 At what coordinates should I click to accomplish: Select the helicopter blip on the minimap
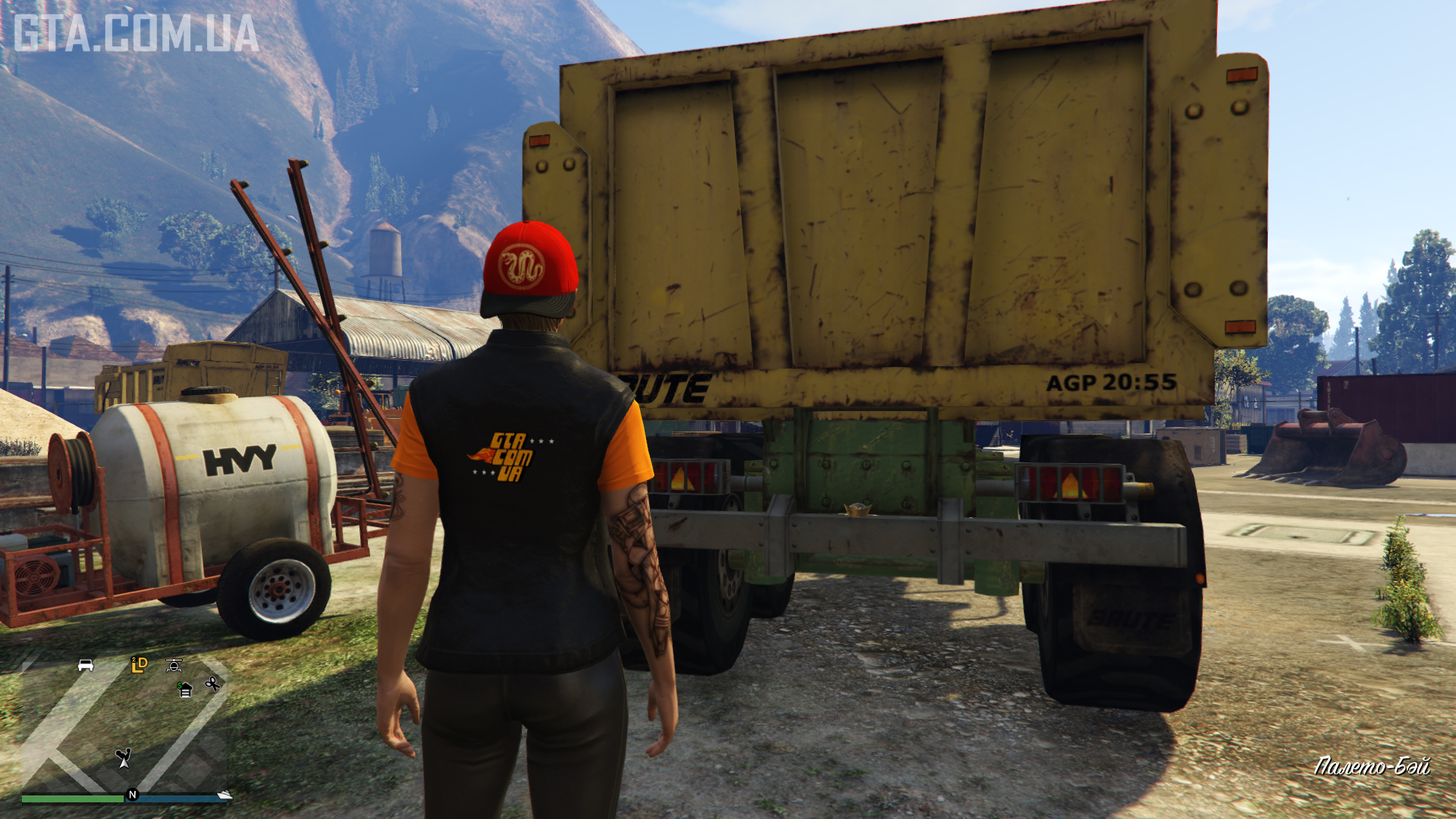pyautogui.click(x=174, y=666)
